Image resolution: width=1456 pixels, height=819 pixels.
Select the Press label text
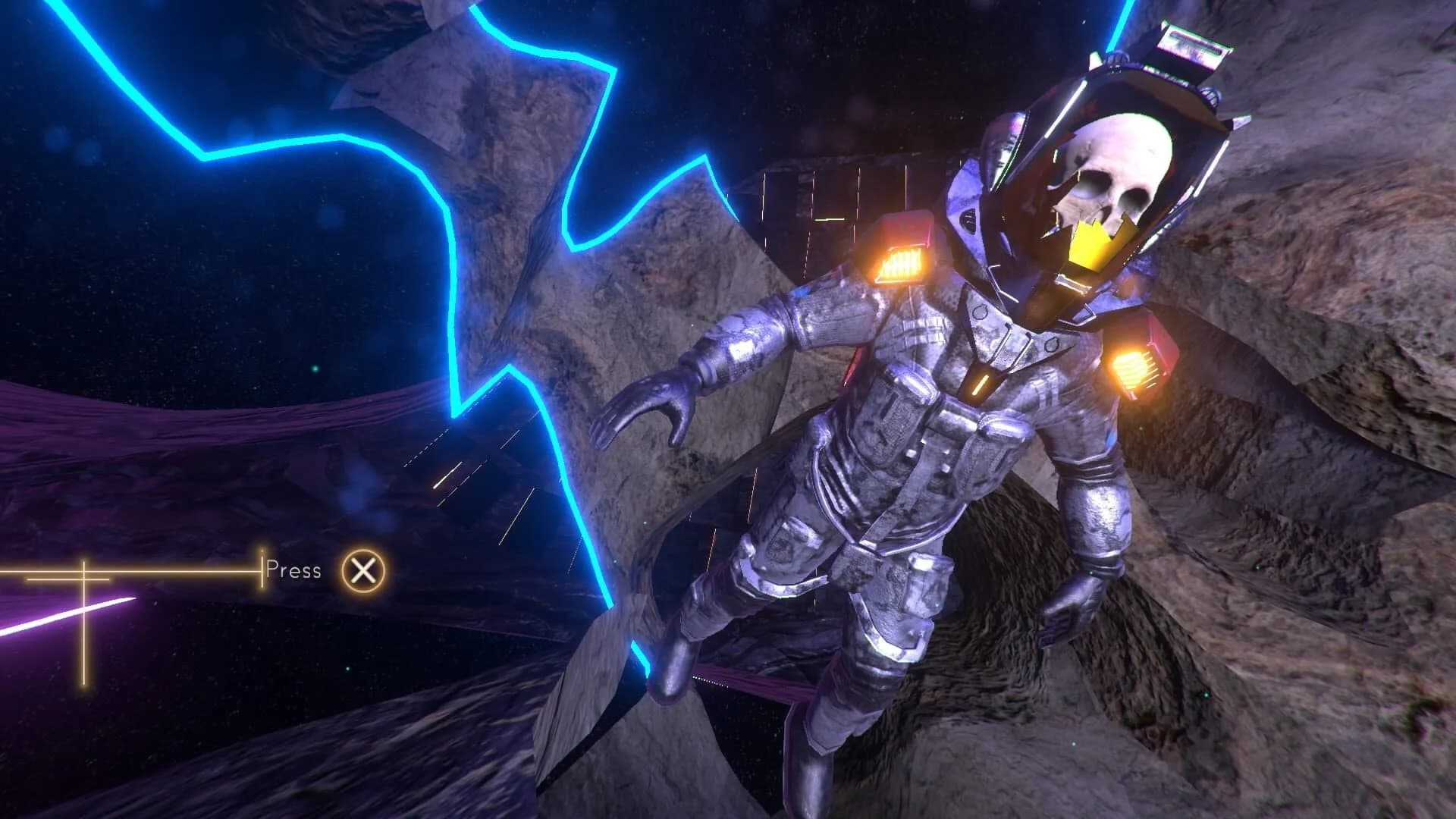point(292,570)
